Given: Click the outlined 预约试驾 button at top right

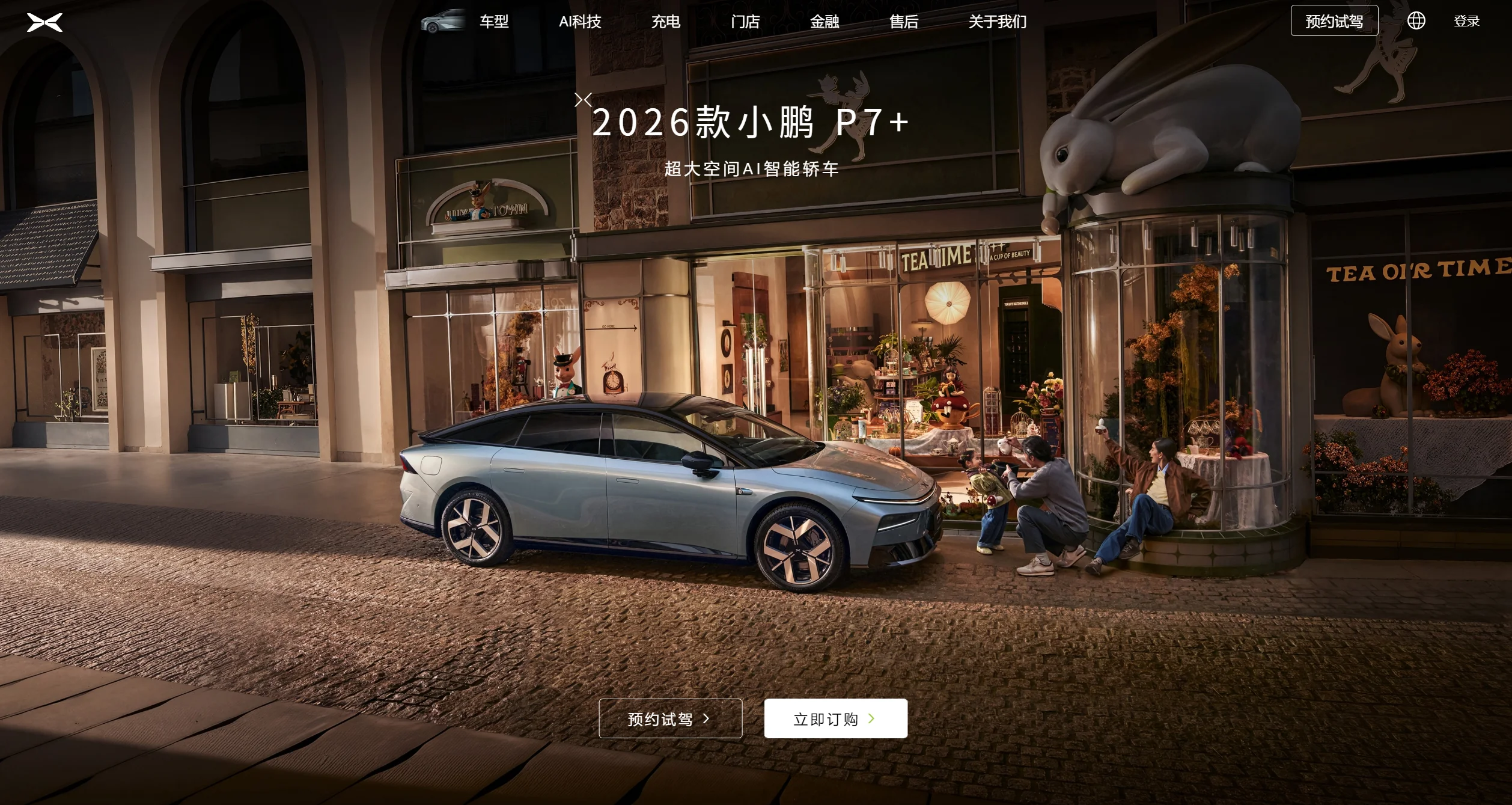Looking at the screenshot, I should point(1334,20).
